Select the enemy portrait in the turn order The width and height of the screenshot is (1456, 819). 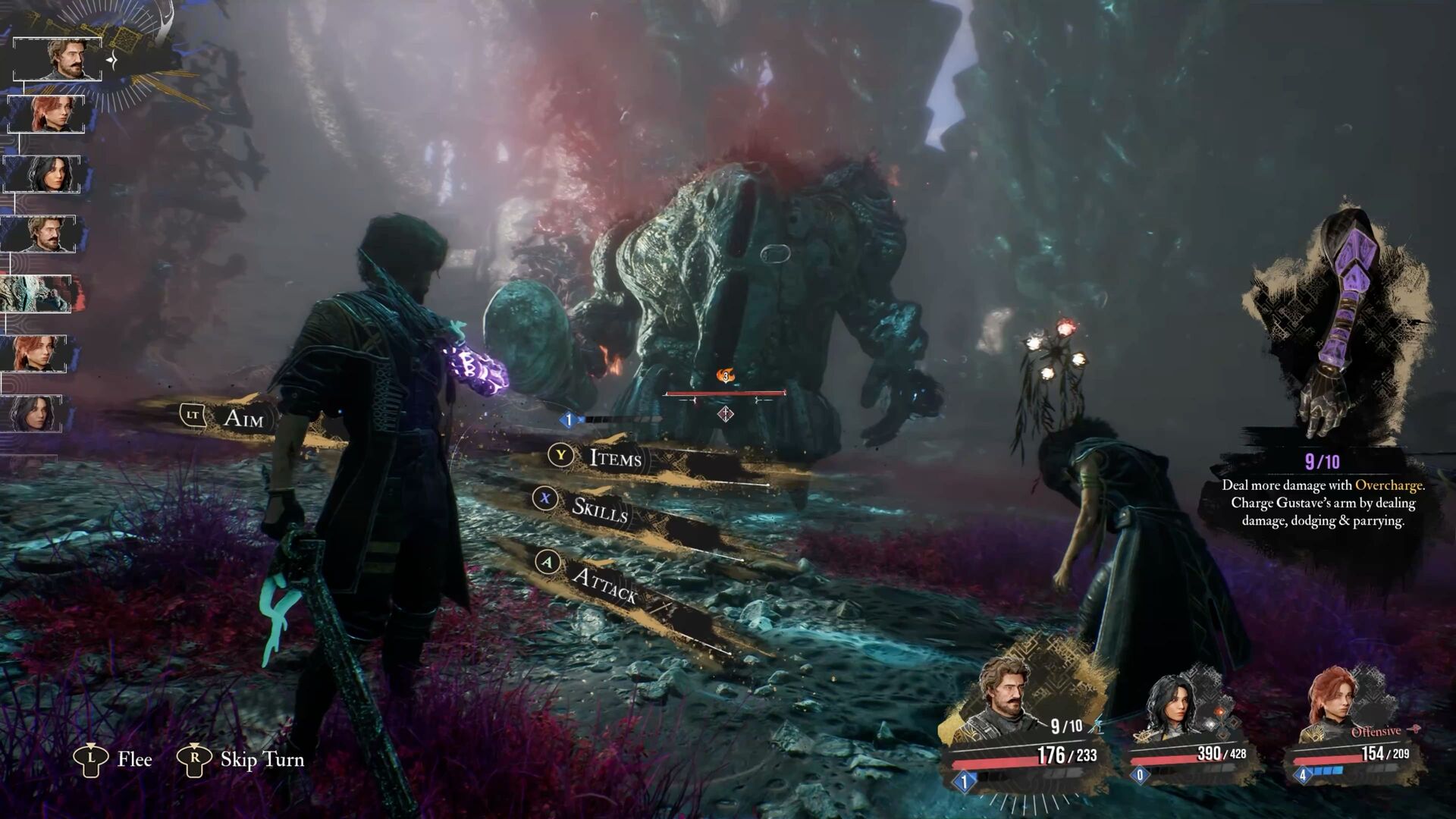point(36,294)
